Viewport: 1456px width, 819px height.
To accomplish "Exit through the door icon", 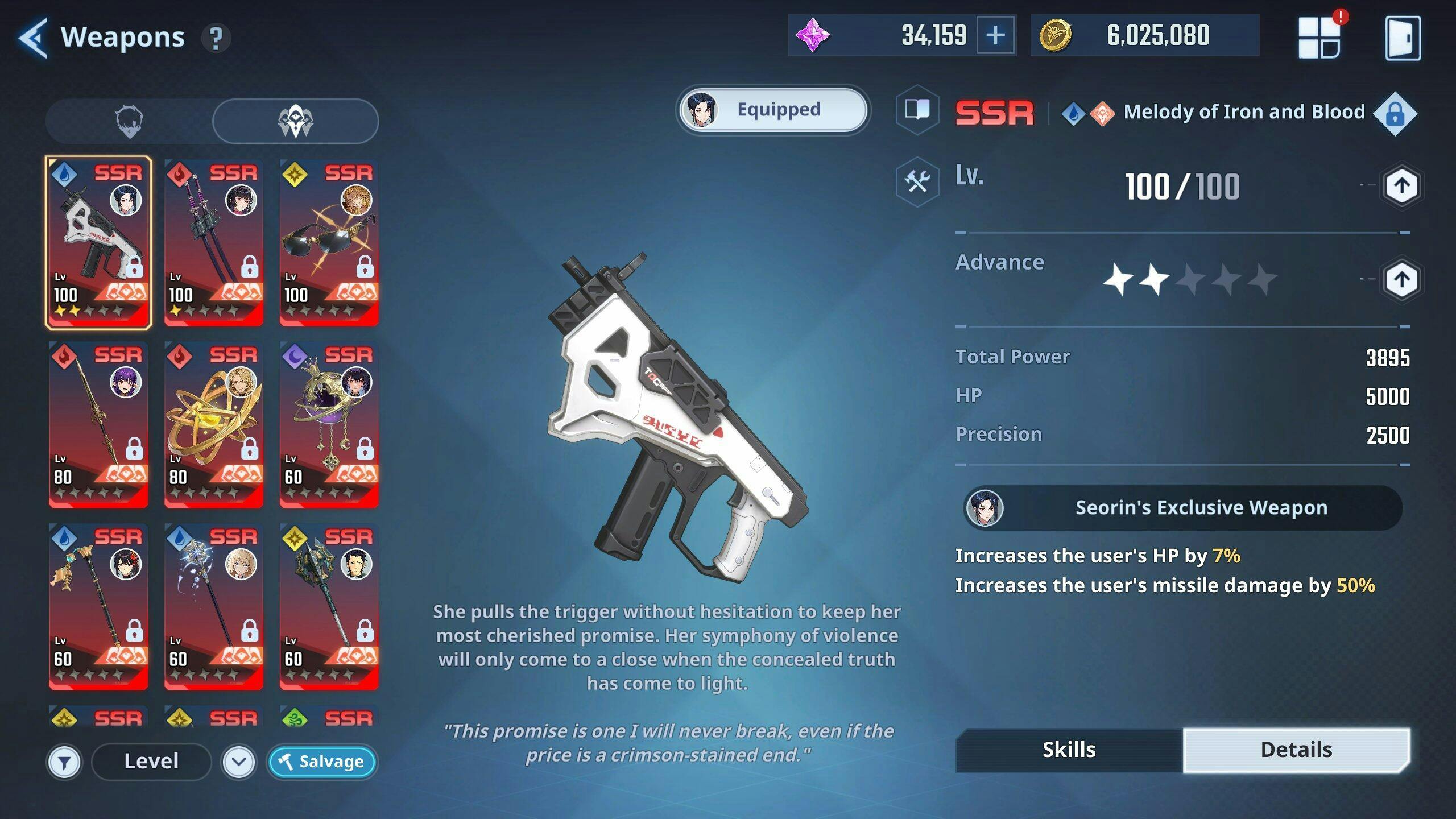I will (x=1403, y=38).
